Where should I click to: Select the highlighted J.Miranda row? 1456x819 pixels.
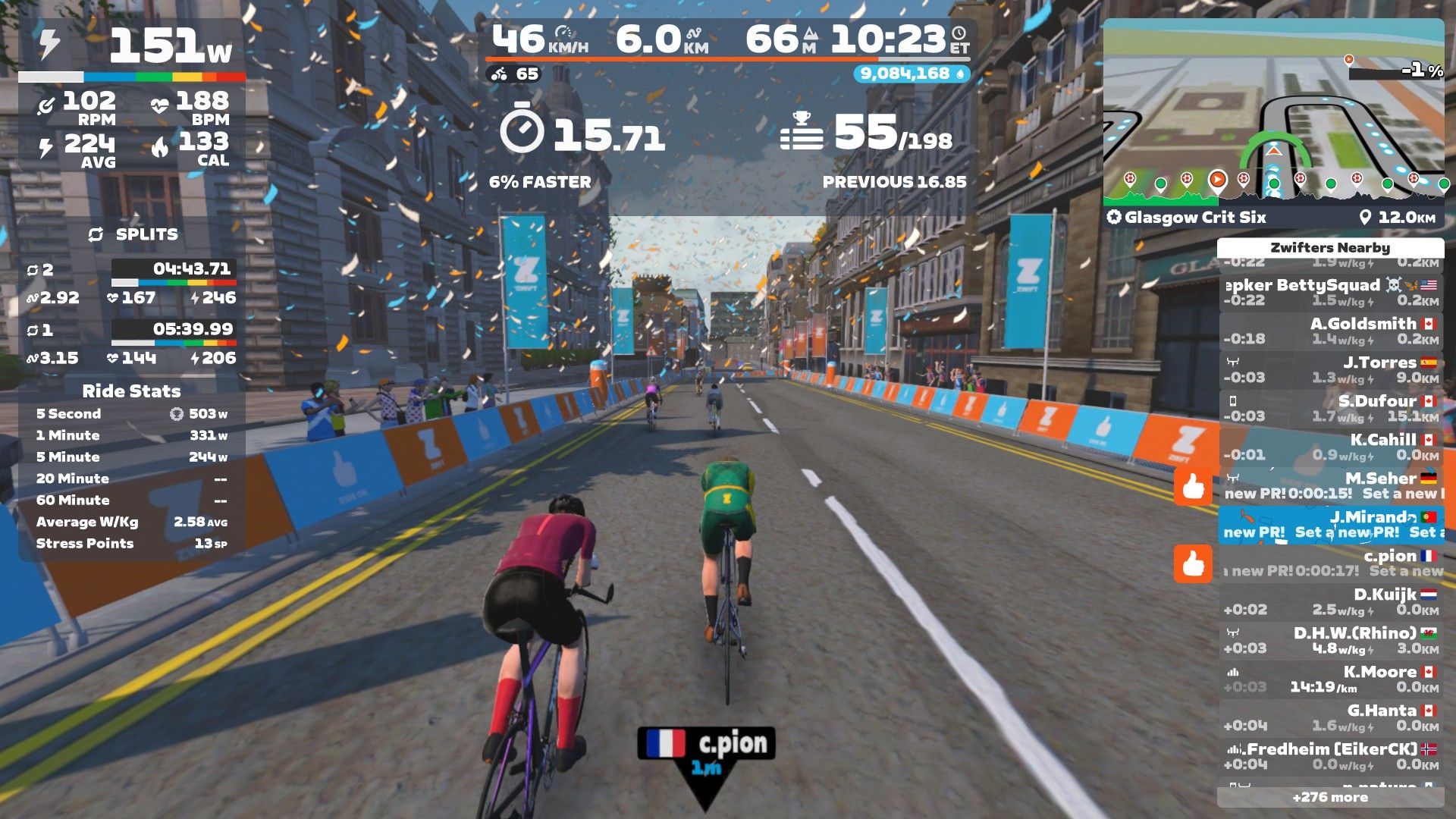[1331, 525]
